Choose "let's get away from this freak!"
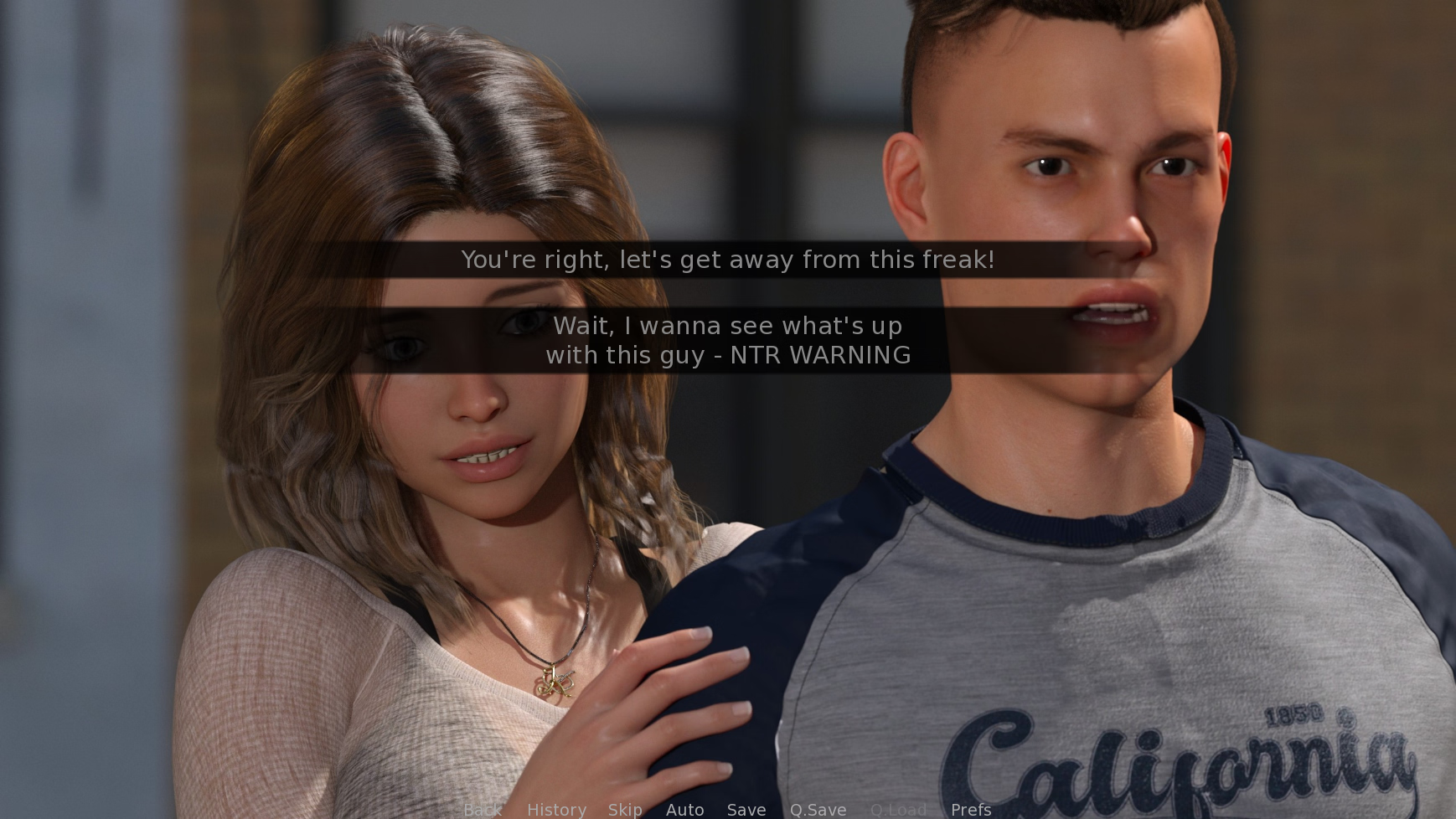 point(727,260)
